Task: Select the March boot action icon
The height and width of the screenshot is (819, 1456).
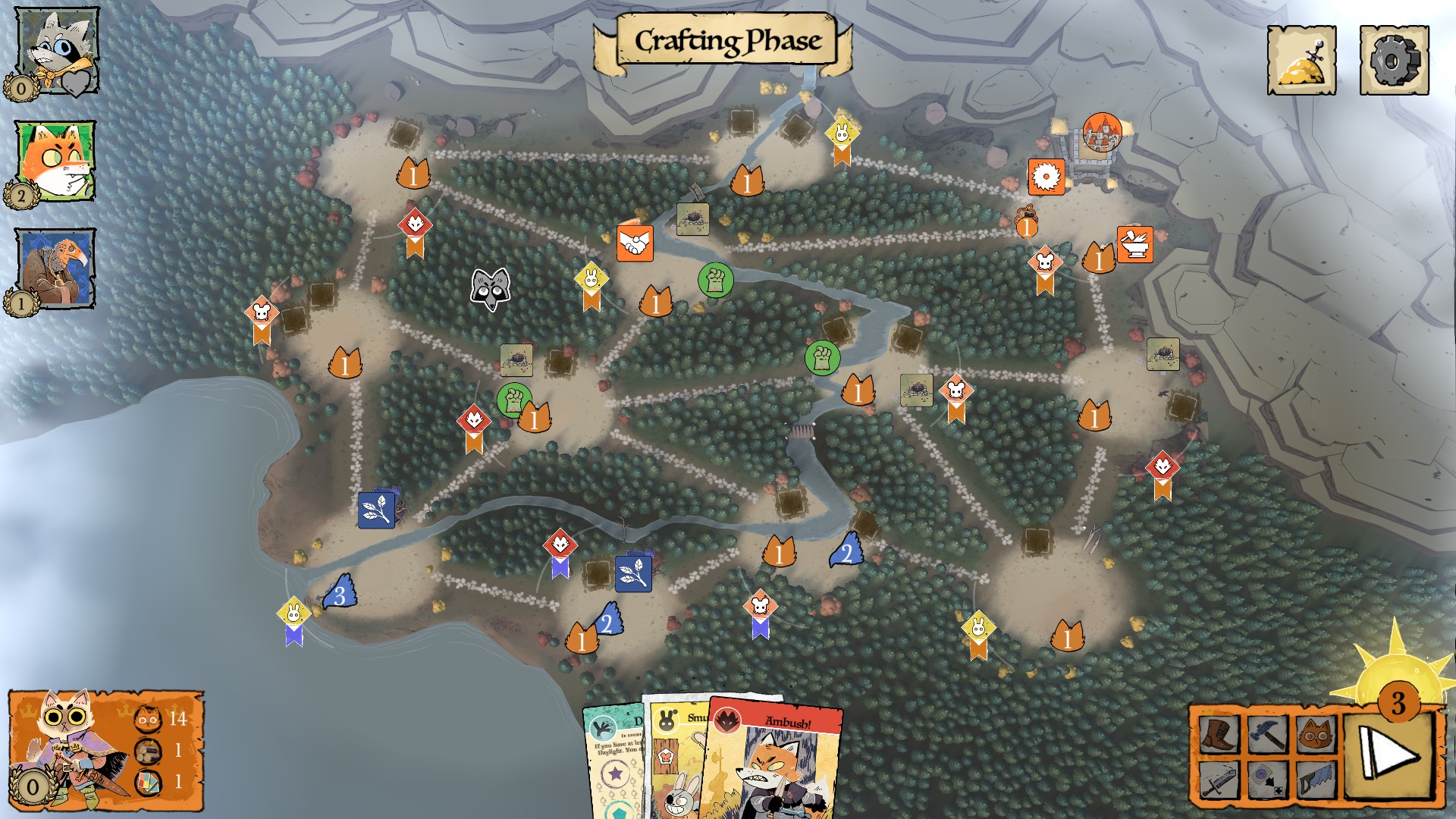Action: [x=1219, y=736]
